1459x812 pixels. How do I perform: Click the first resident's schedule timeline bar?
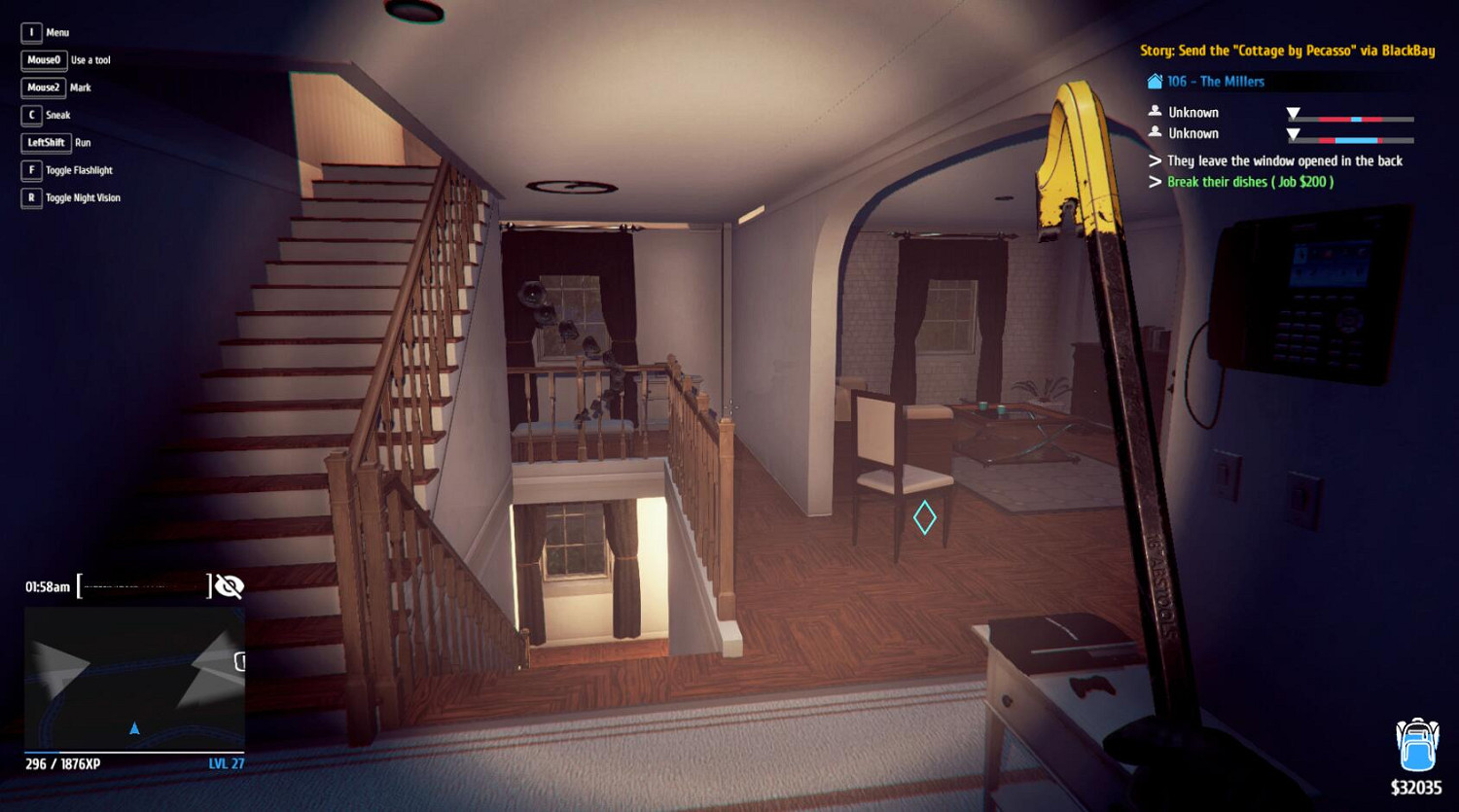[1350, 120]
